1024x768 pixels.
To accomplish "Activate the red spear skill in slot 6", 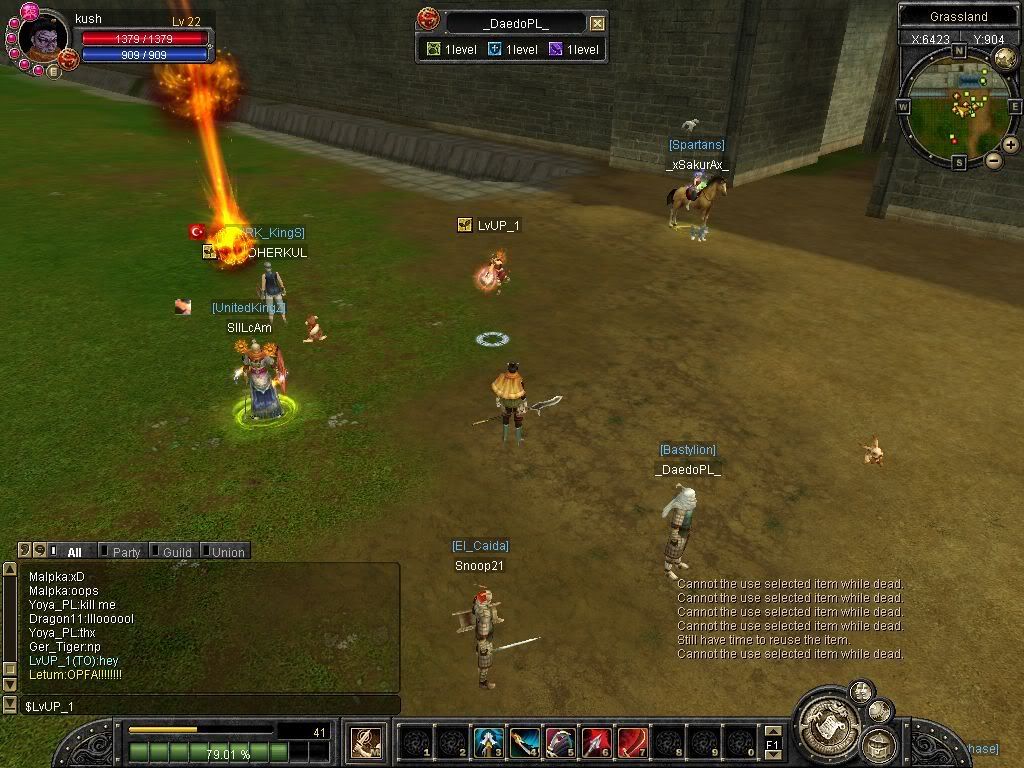I will (596, 742).
